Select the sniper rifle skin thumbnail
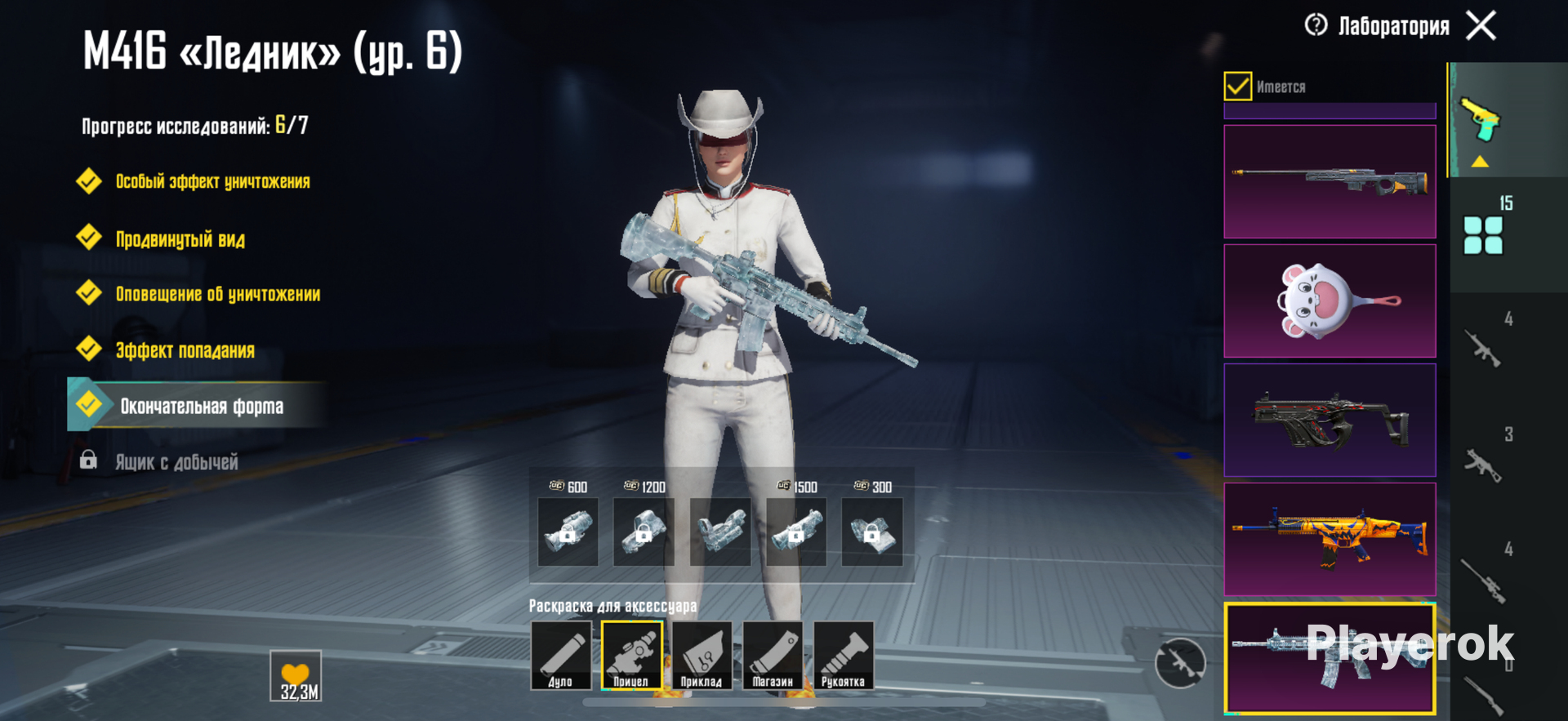 click(1330, 181)
